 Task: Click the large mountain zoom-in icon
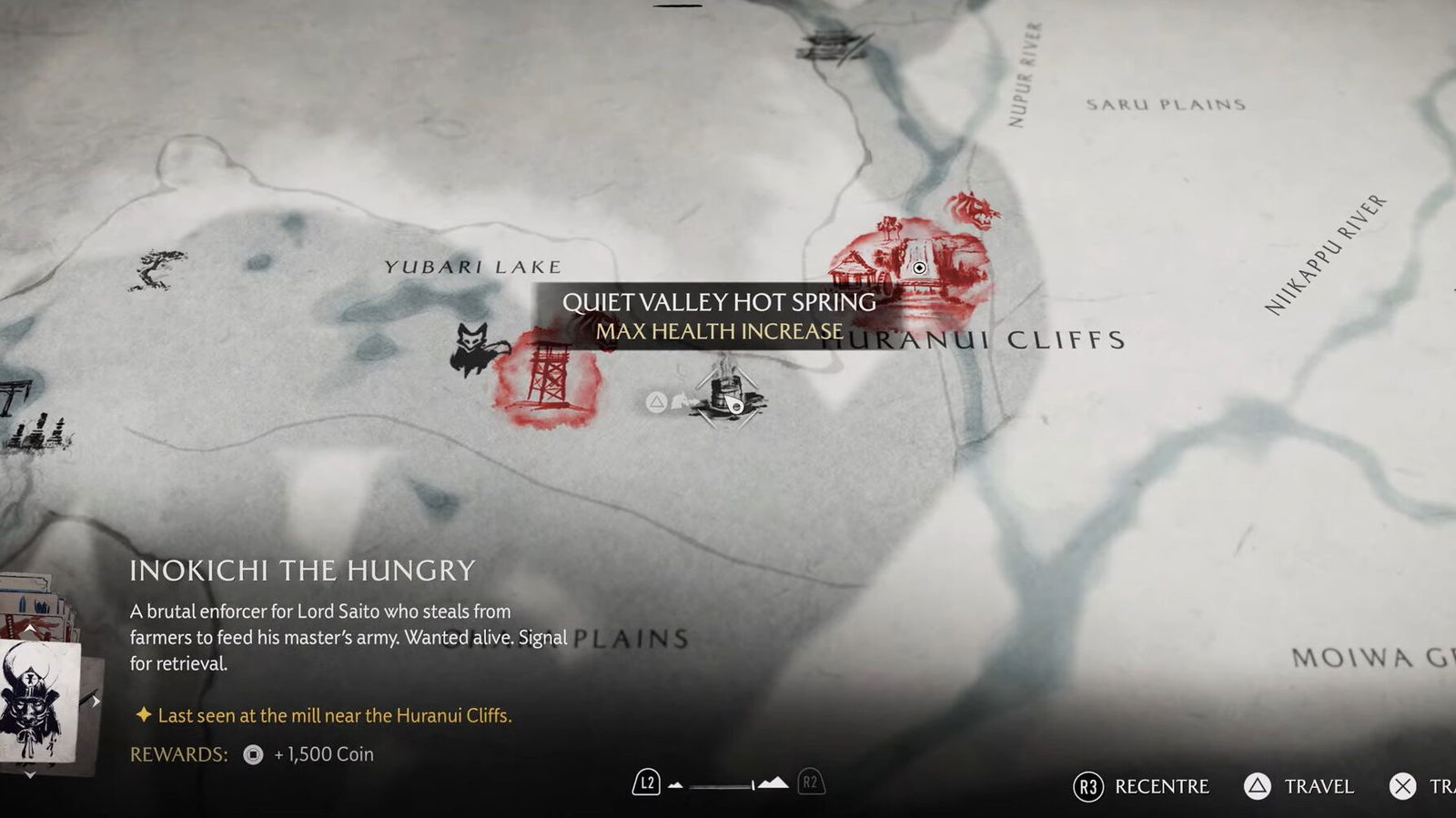(773, 783)
